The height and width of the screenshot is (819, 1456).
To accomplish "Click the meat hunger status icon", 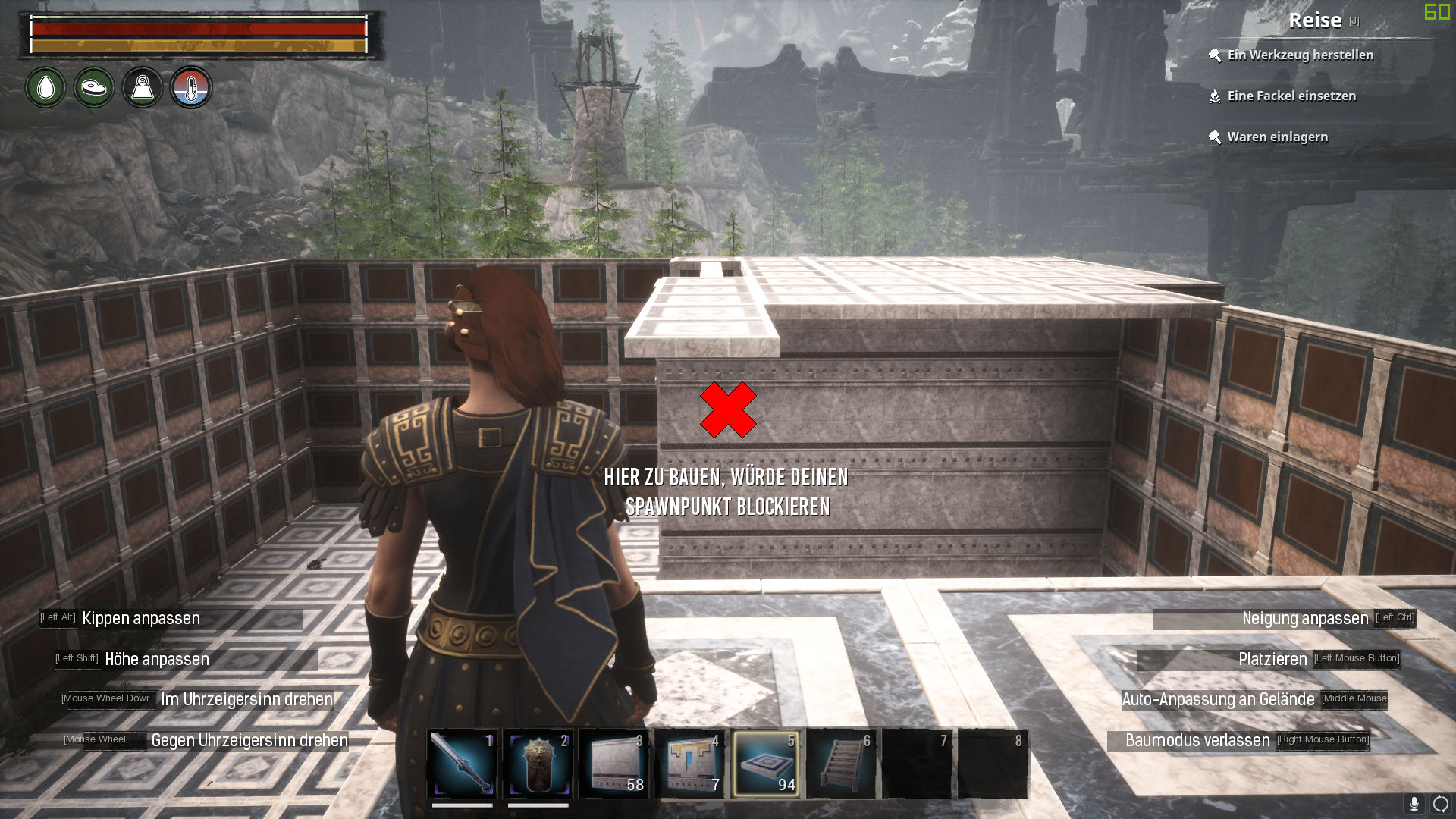I will click(94, 88).
